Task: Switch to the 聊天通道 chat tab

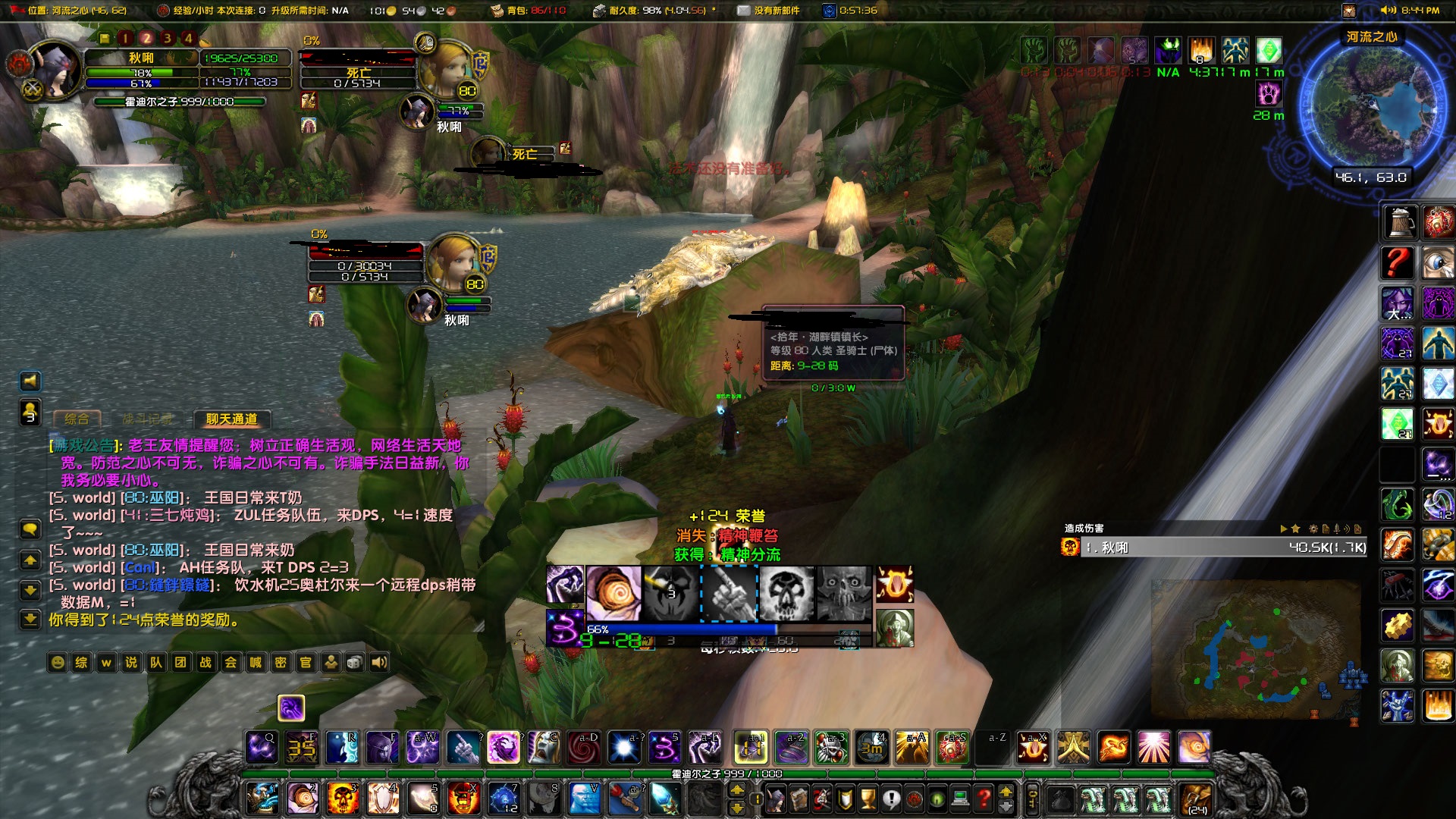Action: (x=231, y=419)
